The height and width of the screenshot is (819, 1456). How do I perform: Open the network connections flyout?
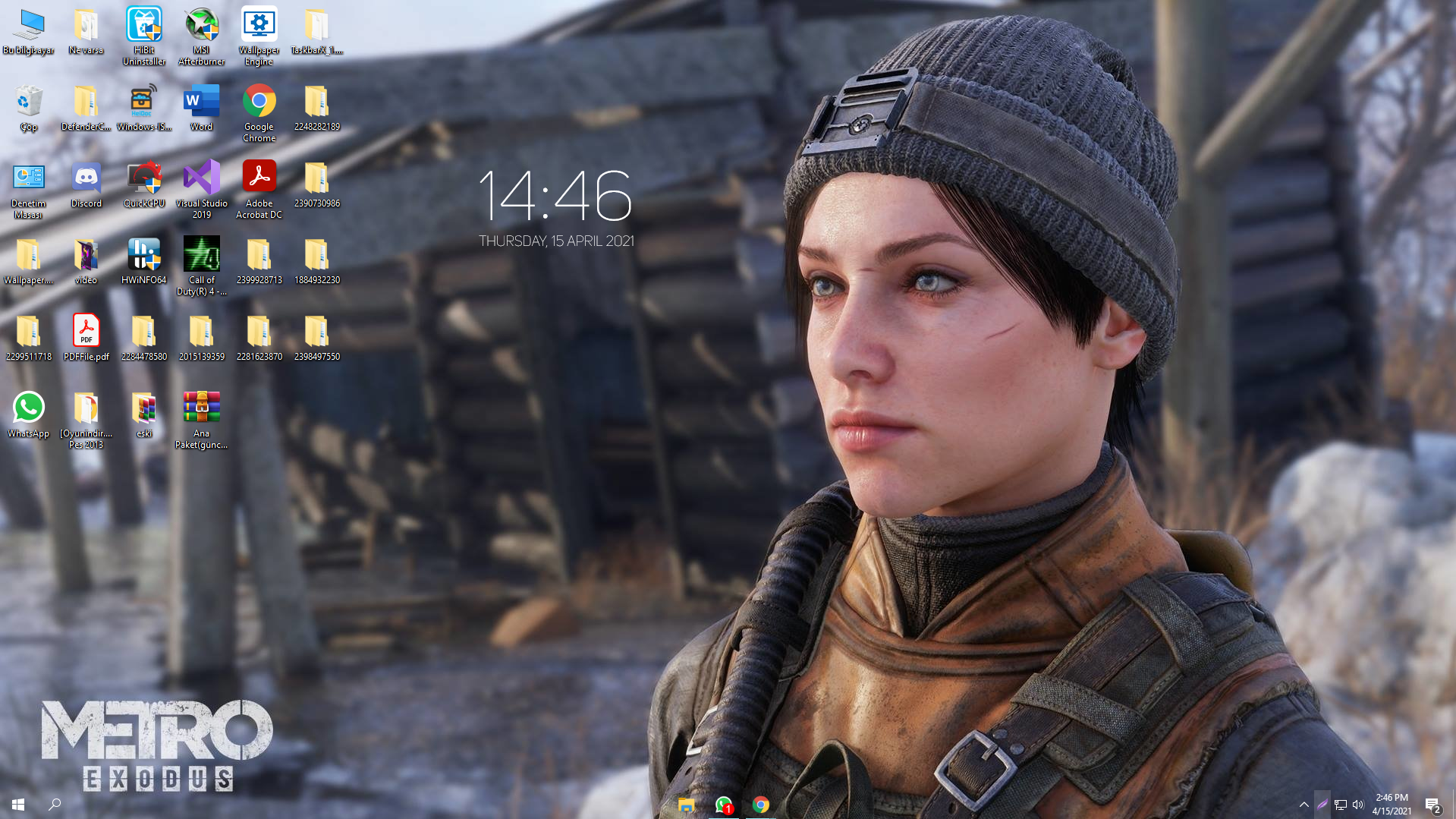(x=1340, y=805)
